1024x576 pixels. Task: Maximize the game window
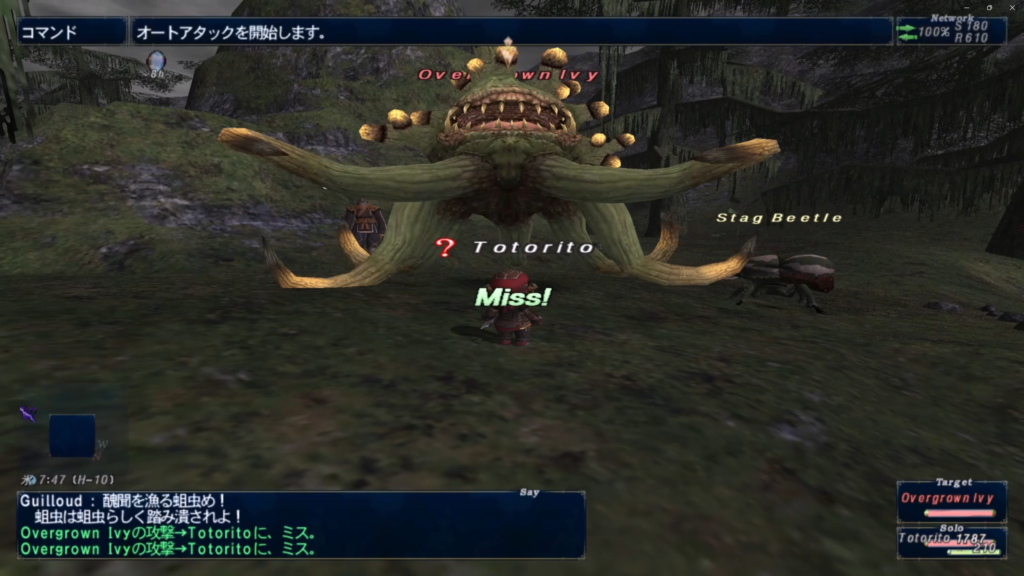[989, 6]
